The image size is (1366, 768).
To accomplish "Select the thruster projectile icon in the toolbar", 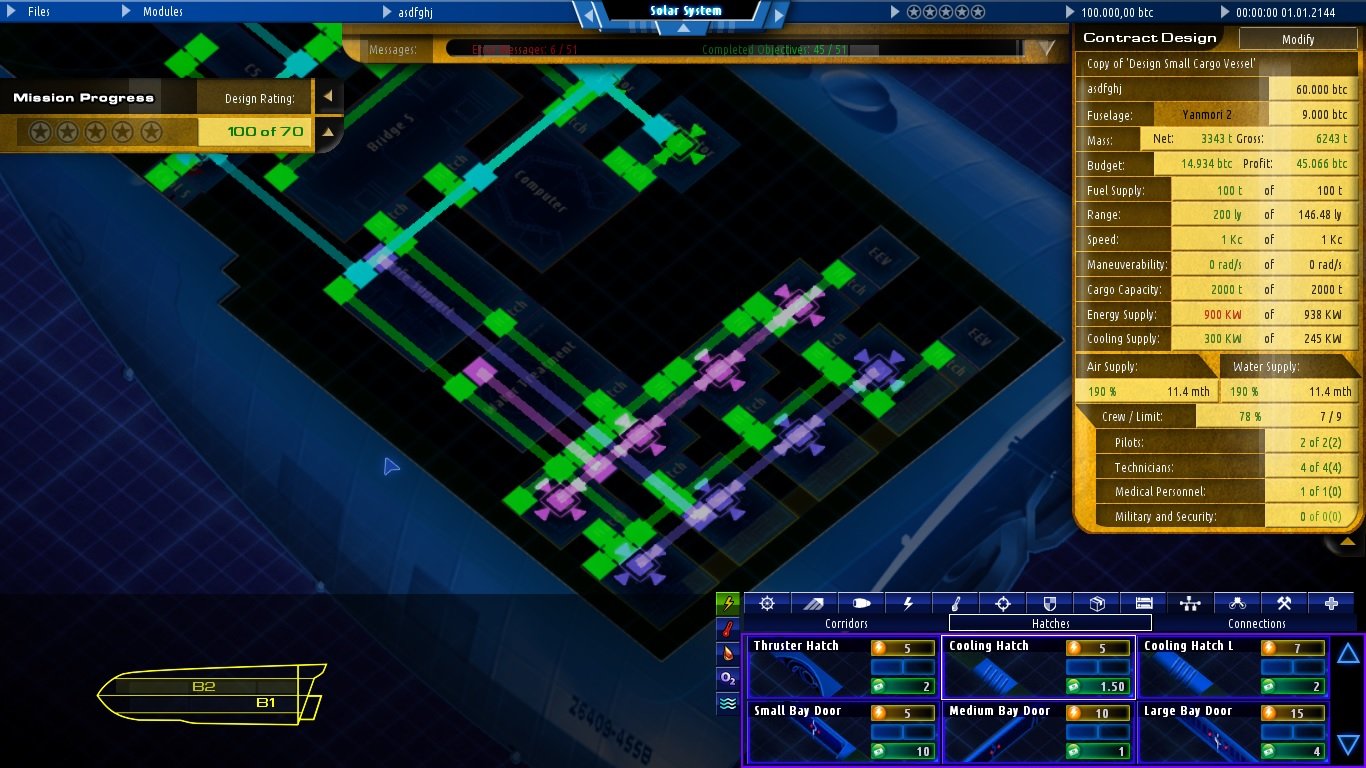I will [x=861, y=602].
